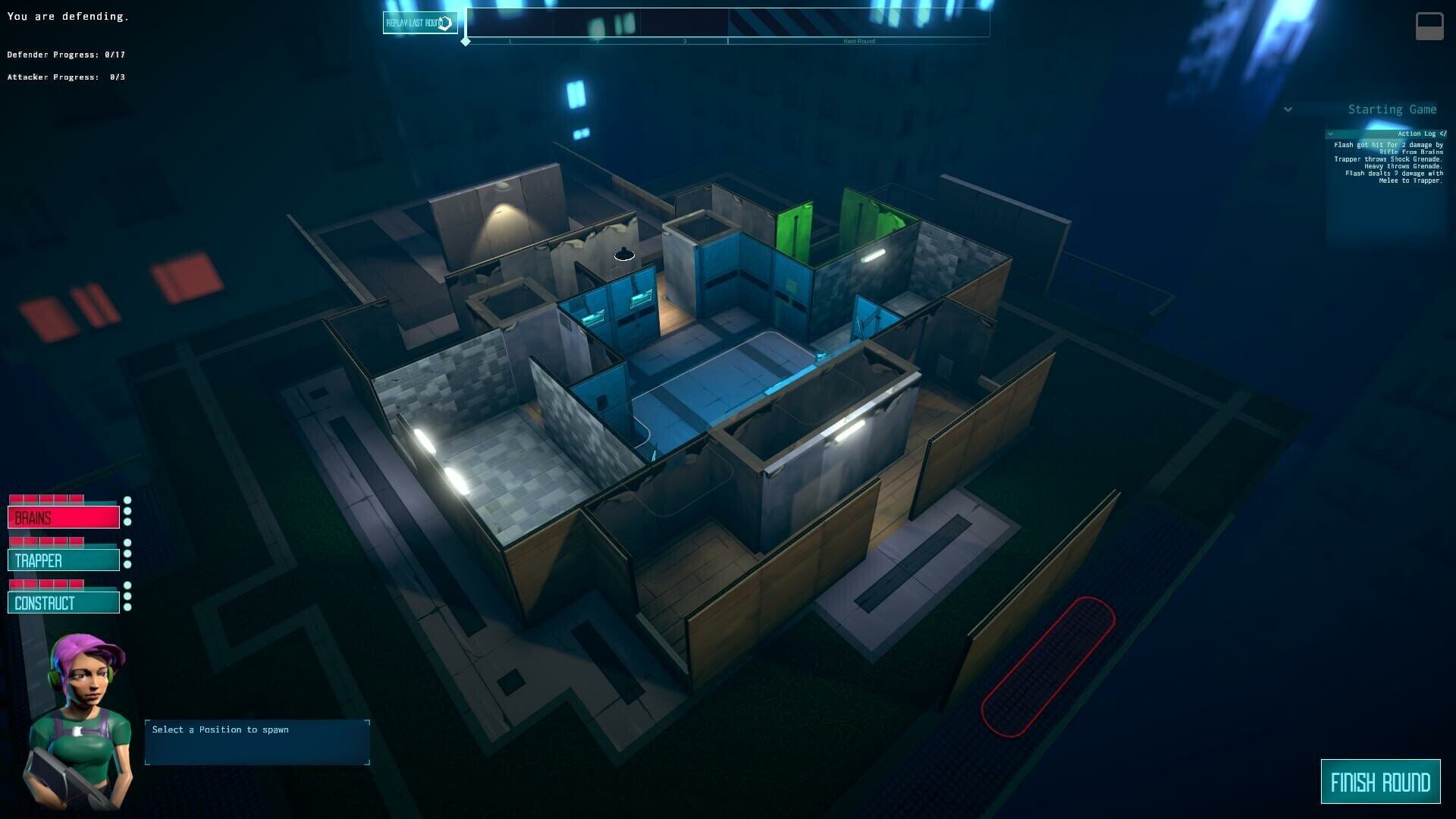1456x819 pixels.
Task: Toggle the bottom status dot beside Construct
Action: click(x=127, y=607)
